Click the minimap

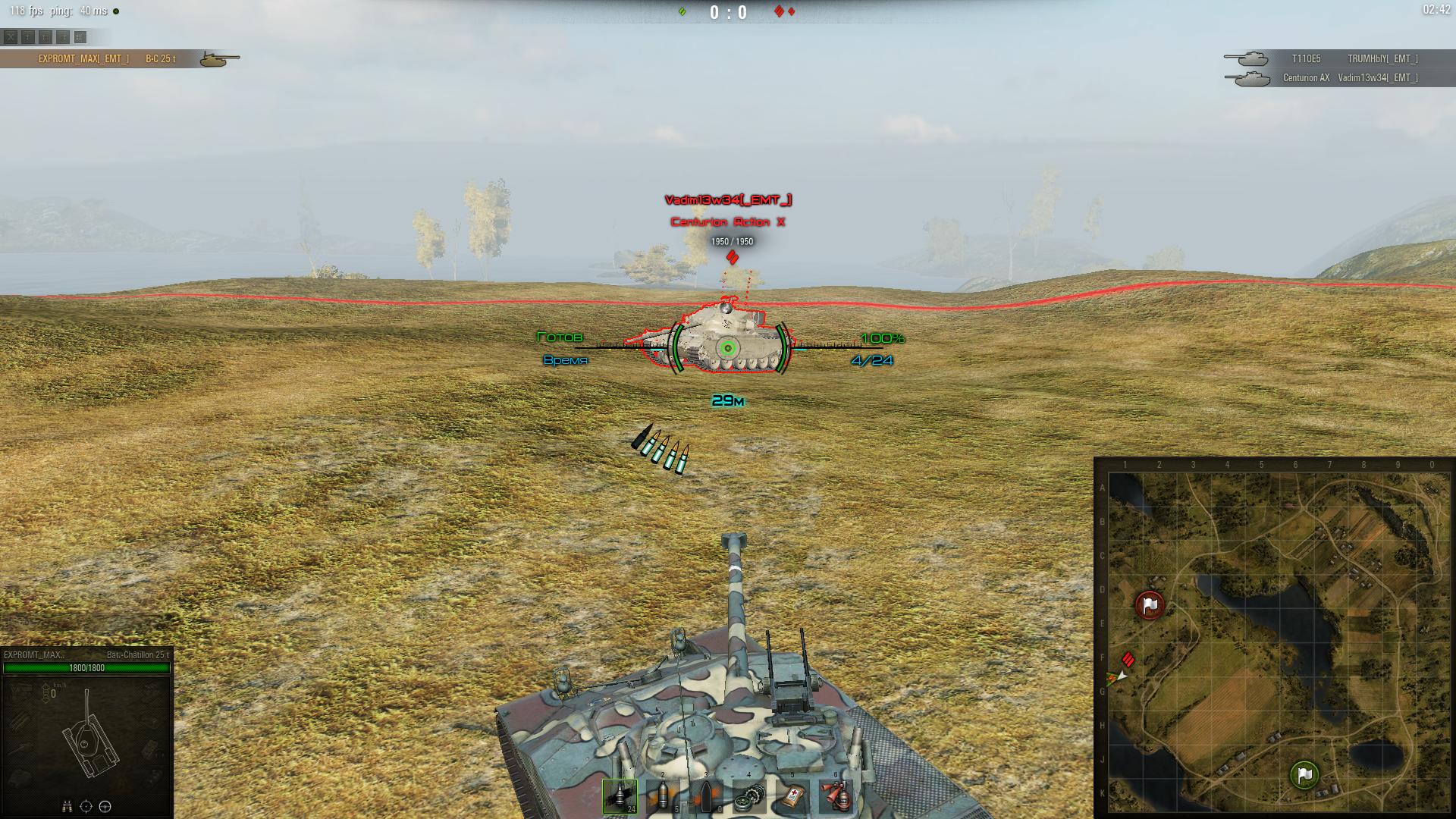1274,637
